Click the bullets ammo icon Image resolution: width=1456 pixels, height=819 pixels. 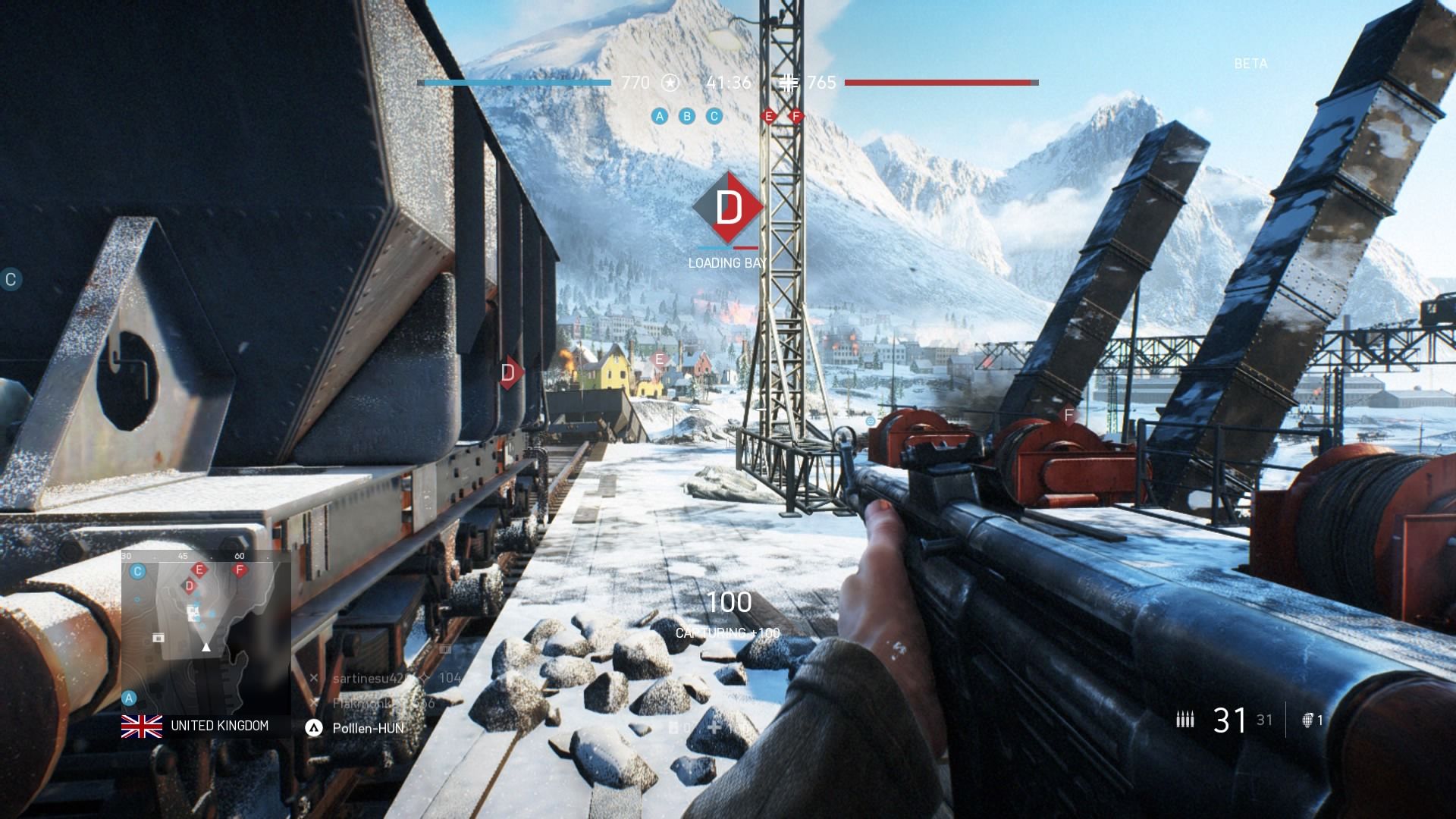1185,720
